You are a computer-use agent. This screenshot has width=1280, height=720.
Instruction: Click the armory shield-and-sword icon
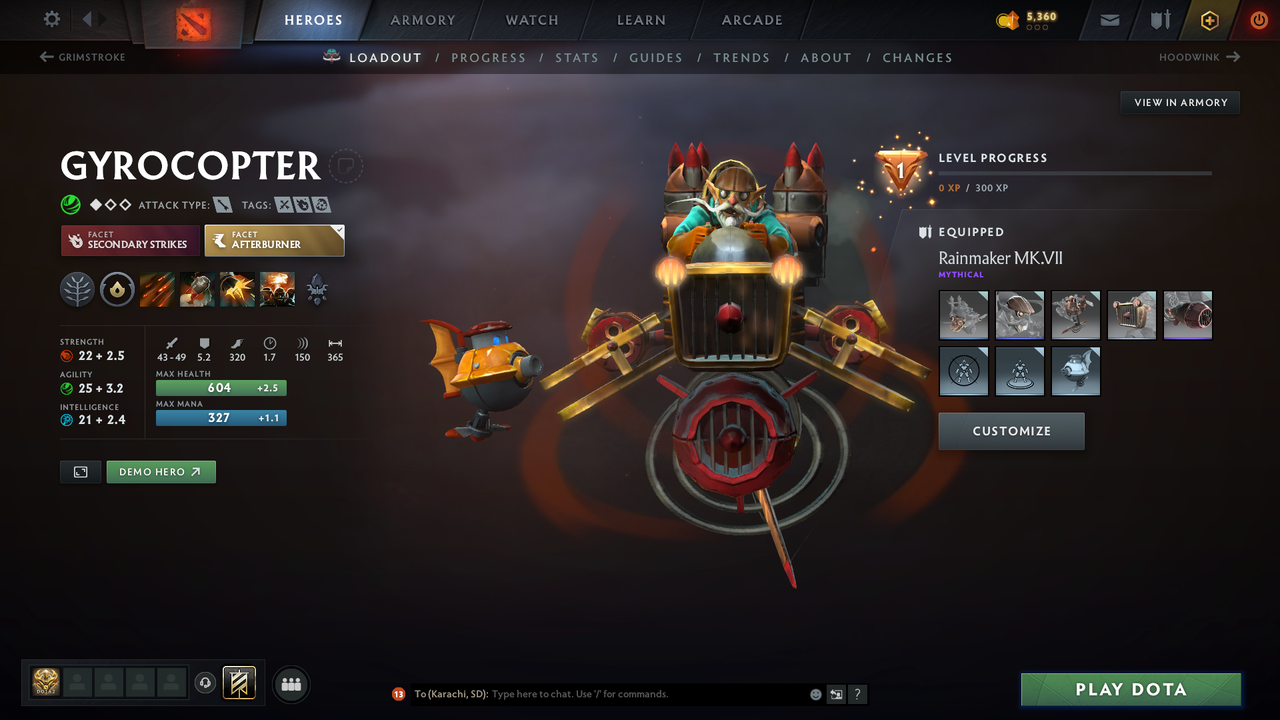[1158, 19]
